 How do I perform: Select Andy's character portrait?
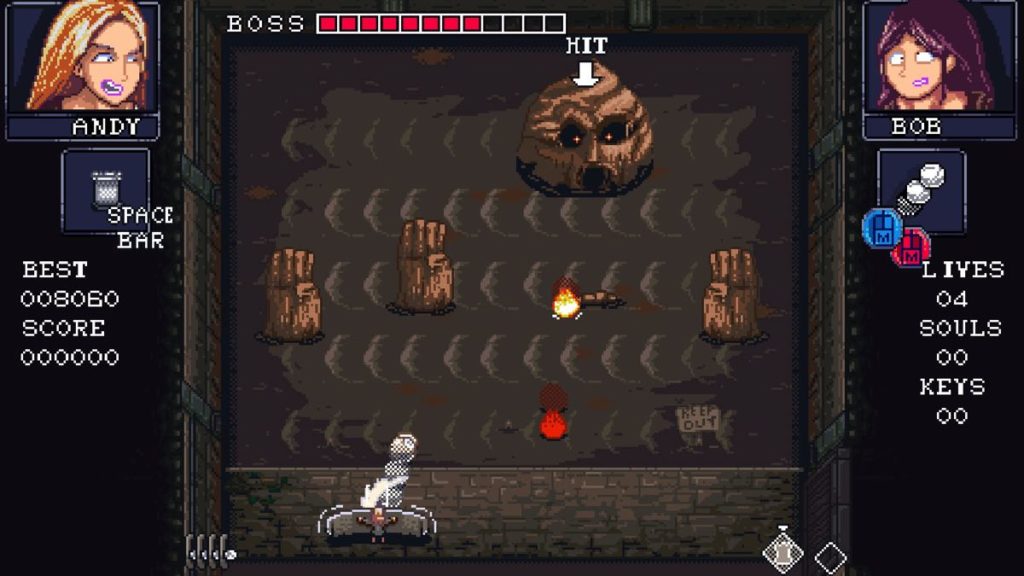(x=83, y=56)
